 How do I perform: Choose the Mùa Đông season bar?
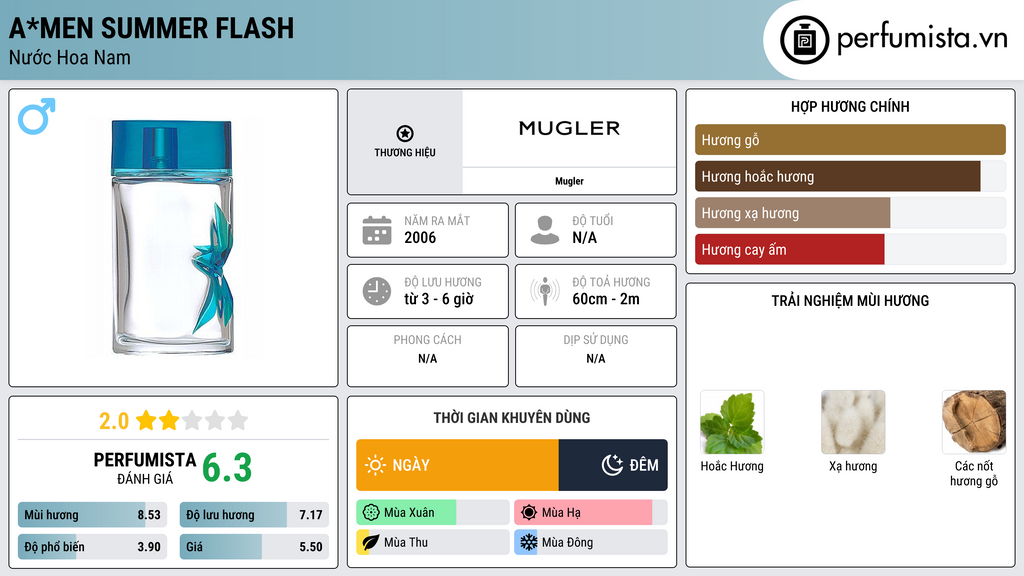coord(590,542)
